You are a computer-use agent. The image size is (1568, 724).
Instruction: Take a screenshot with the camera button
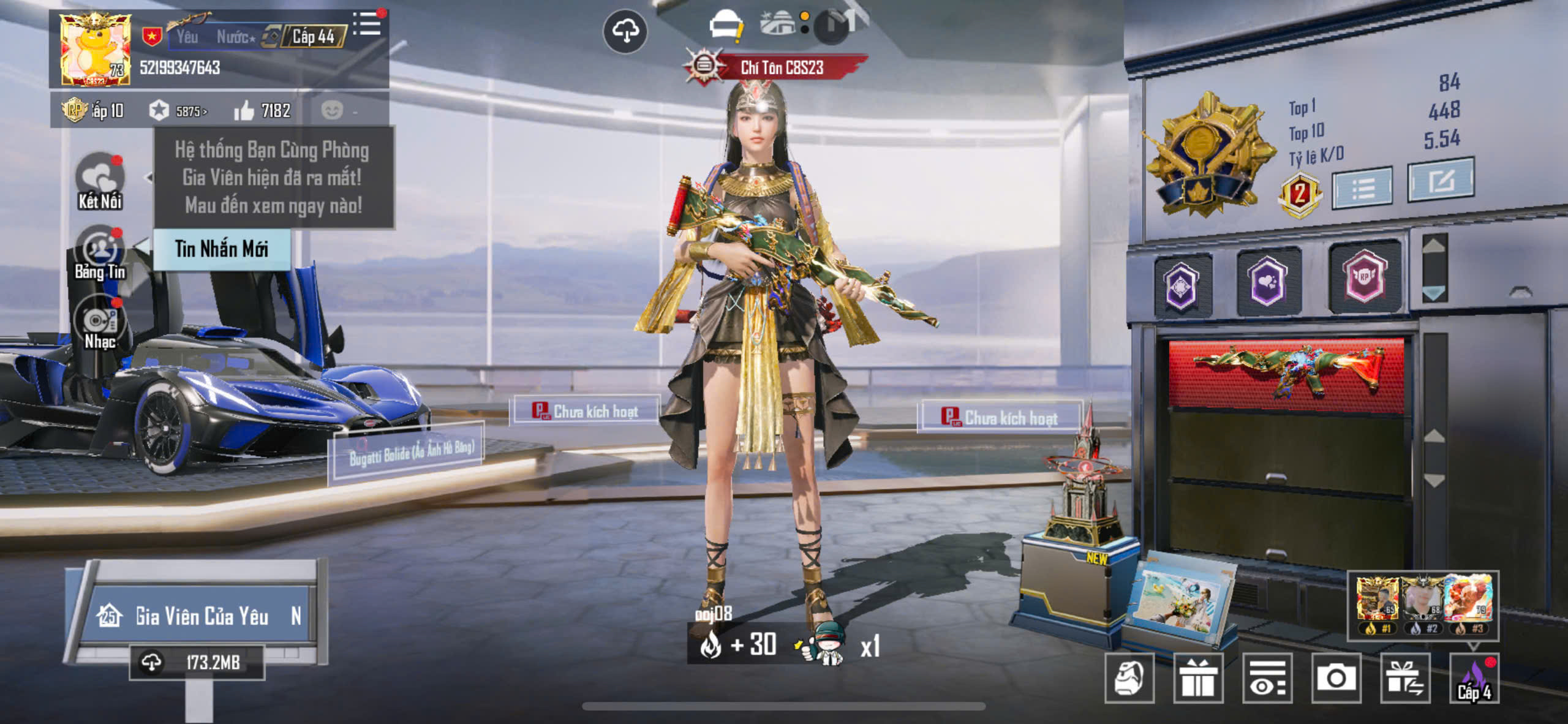click(x=1336, y=678)
